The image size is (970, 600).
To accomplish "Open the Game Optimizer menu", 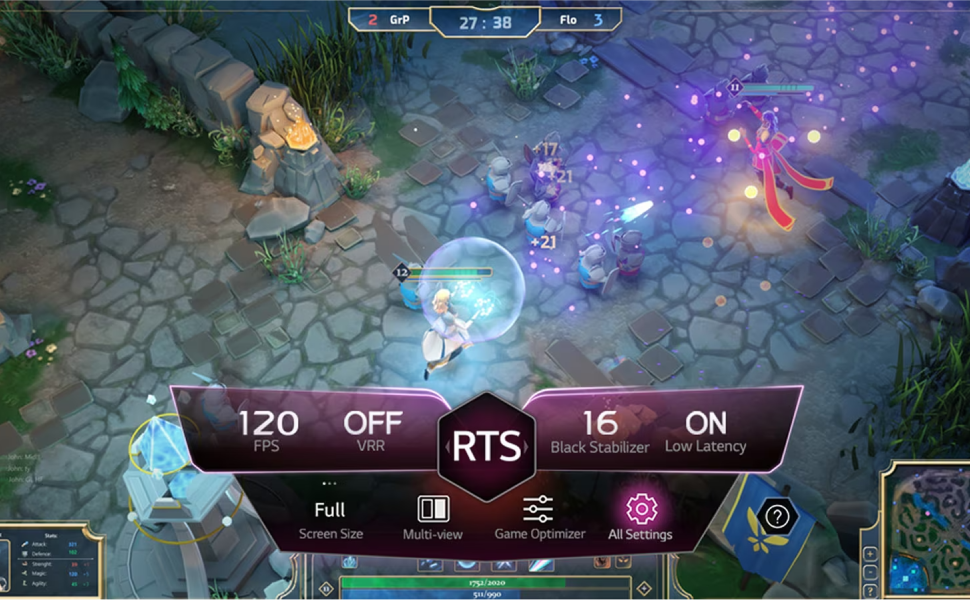I will click(x=539, y=517).
